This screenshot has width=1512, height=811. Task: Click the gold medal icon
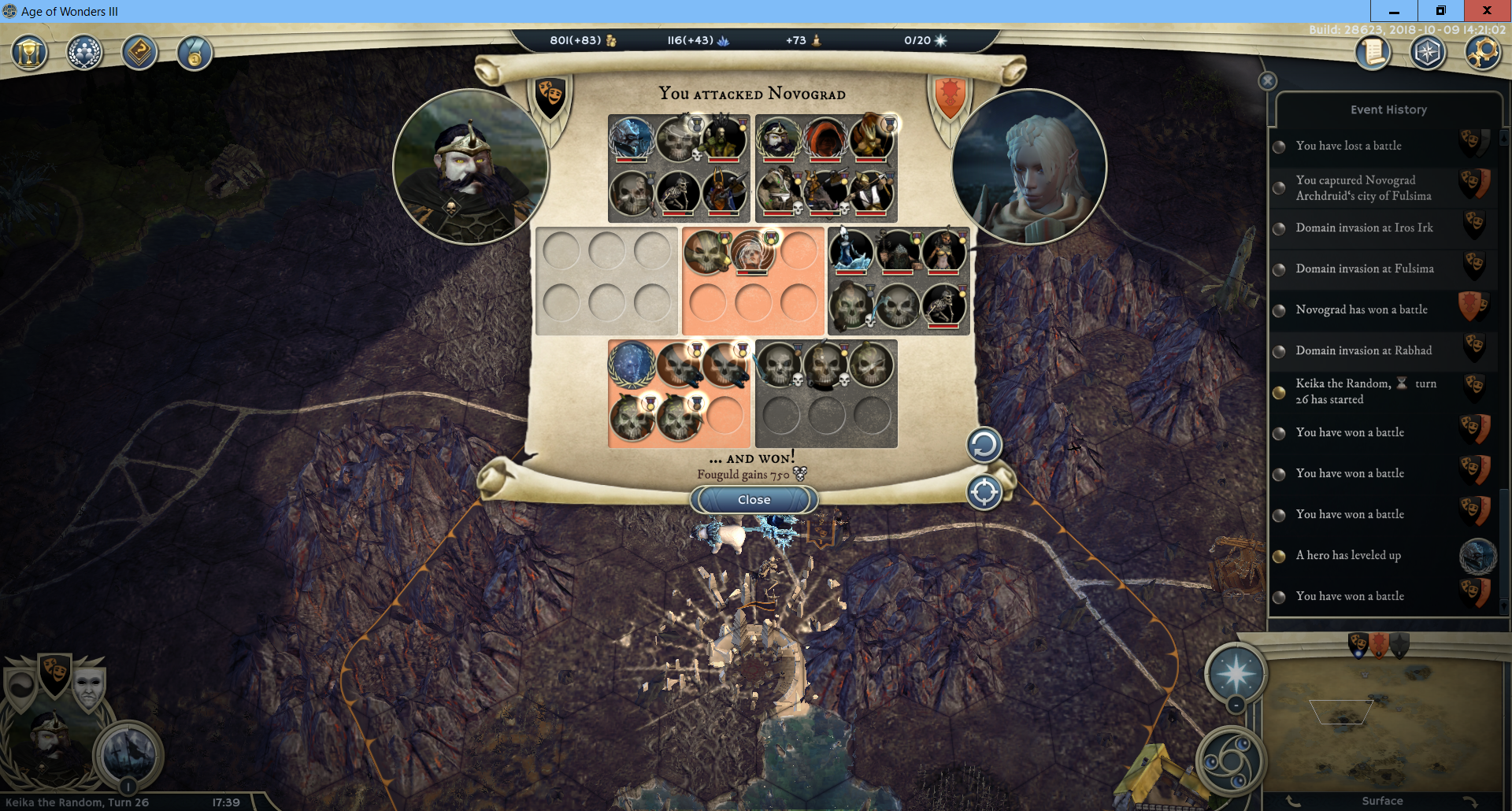pyautogui.click(x=195, y=54)
